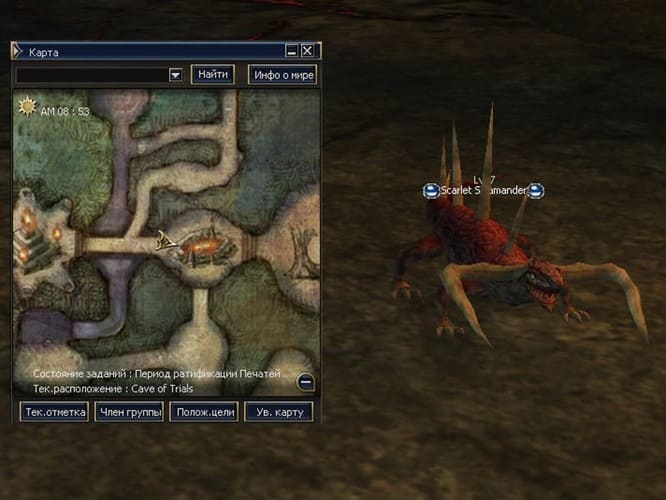Click the player arrow marker on the map
The height and width of the screenshot is (500, 666).
[164, 239]
